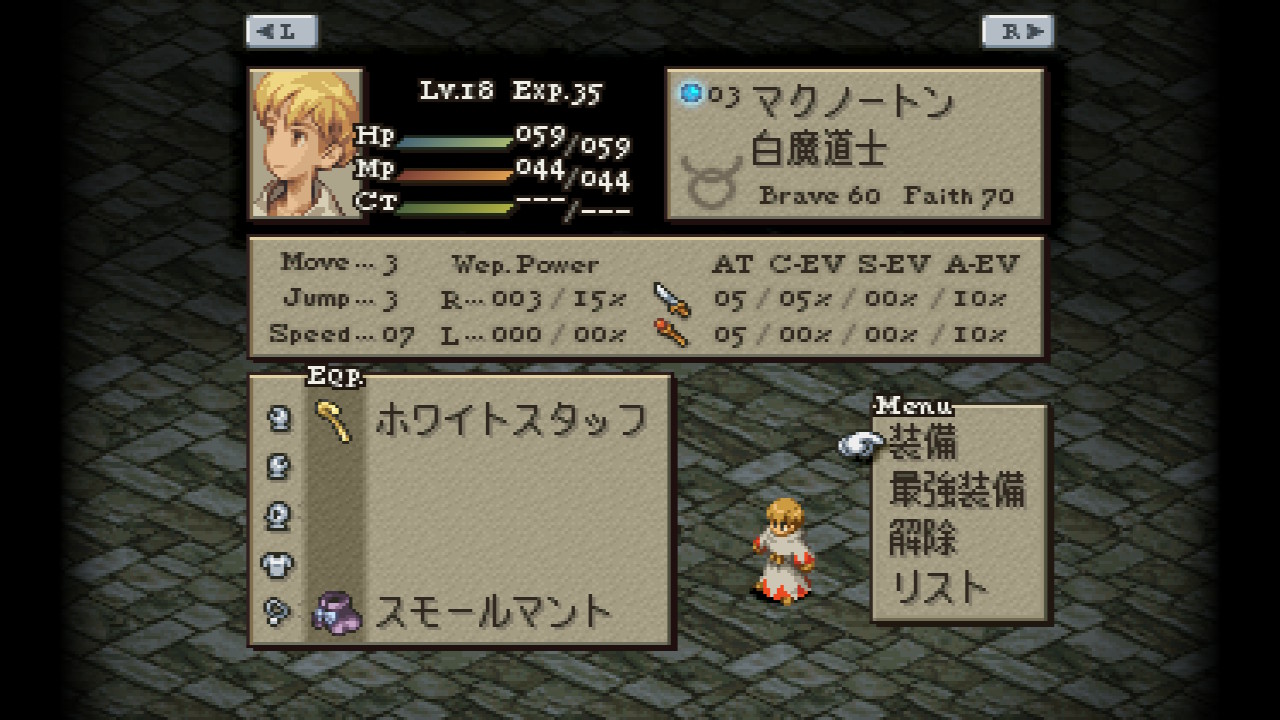Screen dimensions: 1280x720
Task: Open the リスト menu entry
Action: pyautogui.click(x=938, y=587)
